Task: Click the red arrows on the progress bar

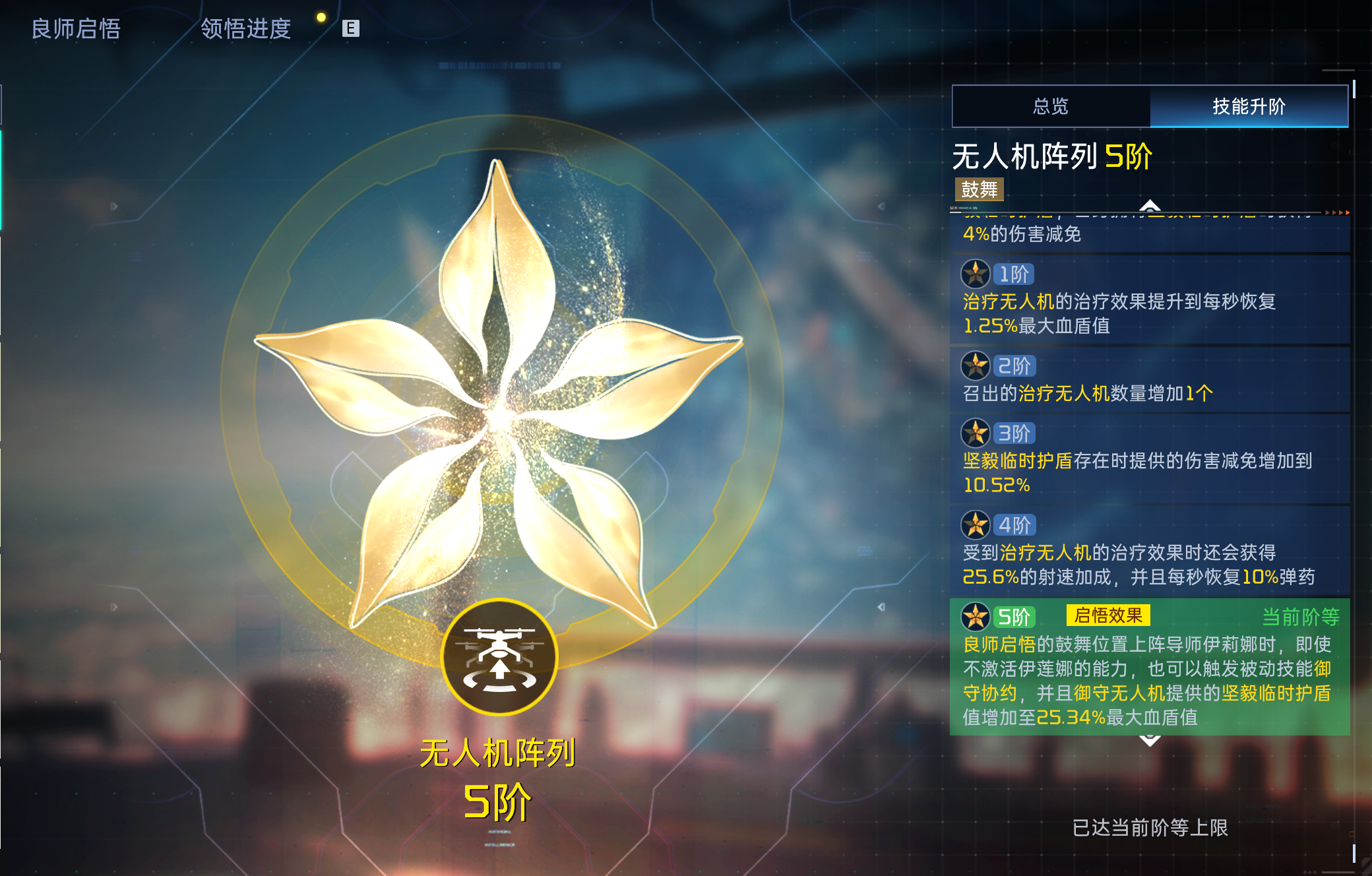Action: click(x=1339, y=212)
